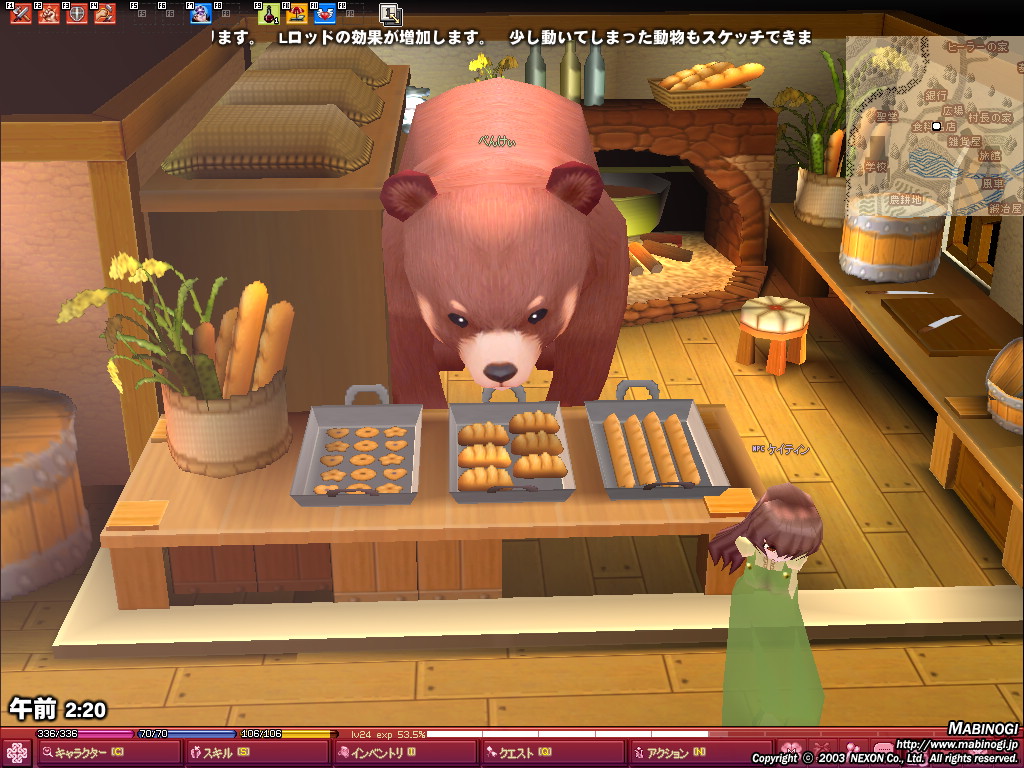
Task: Open the chat speech bubble button
Action: coord(882,750)
